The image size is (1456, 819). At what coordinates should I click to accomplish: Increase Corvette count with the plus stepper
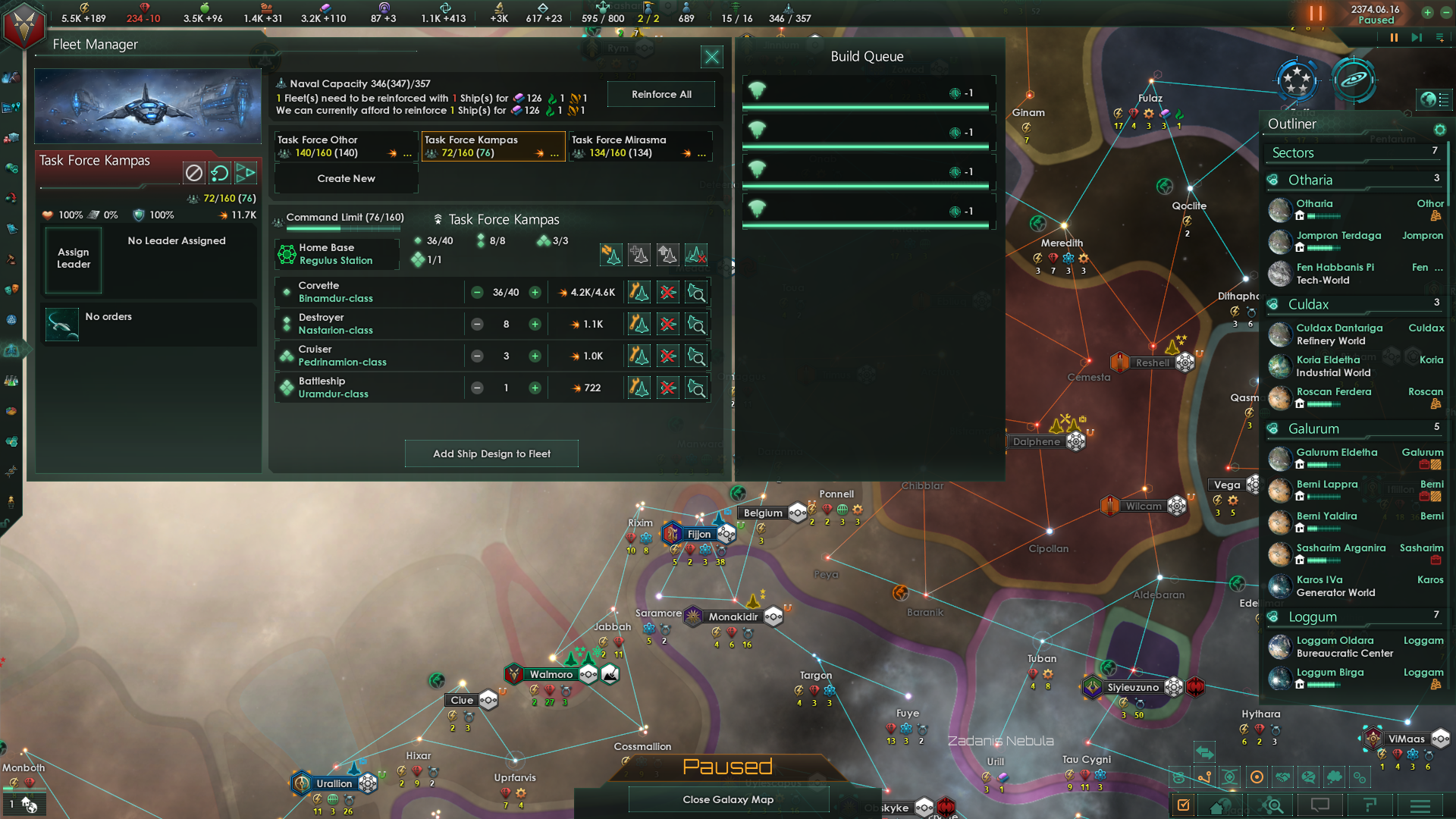[535, 292]
